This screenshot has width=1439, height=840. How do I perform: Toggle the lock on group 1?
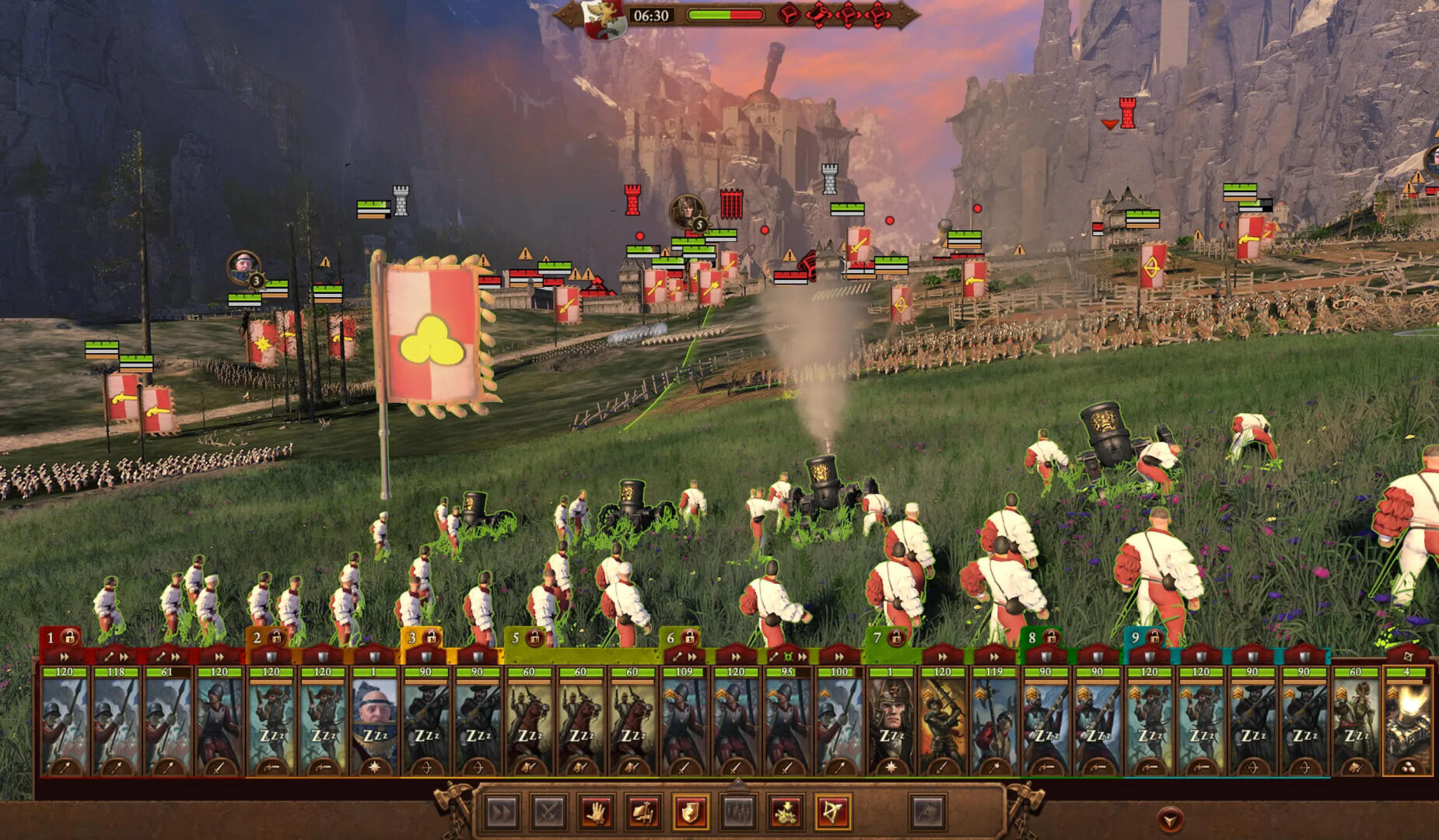pos(70,638)
